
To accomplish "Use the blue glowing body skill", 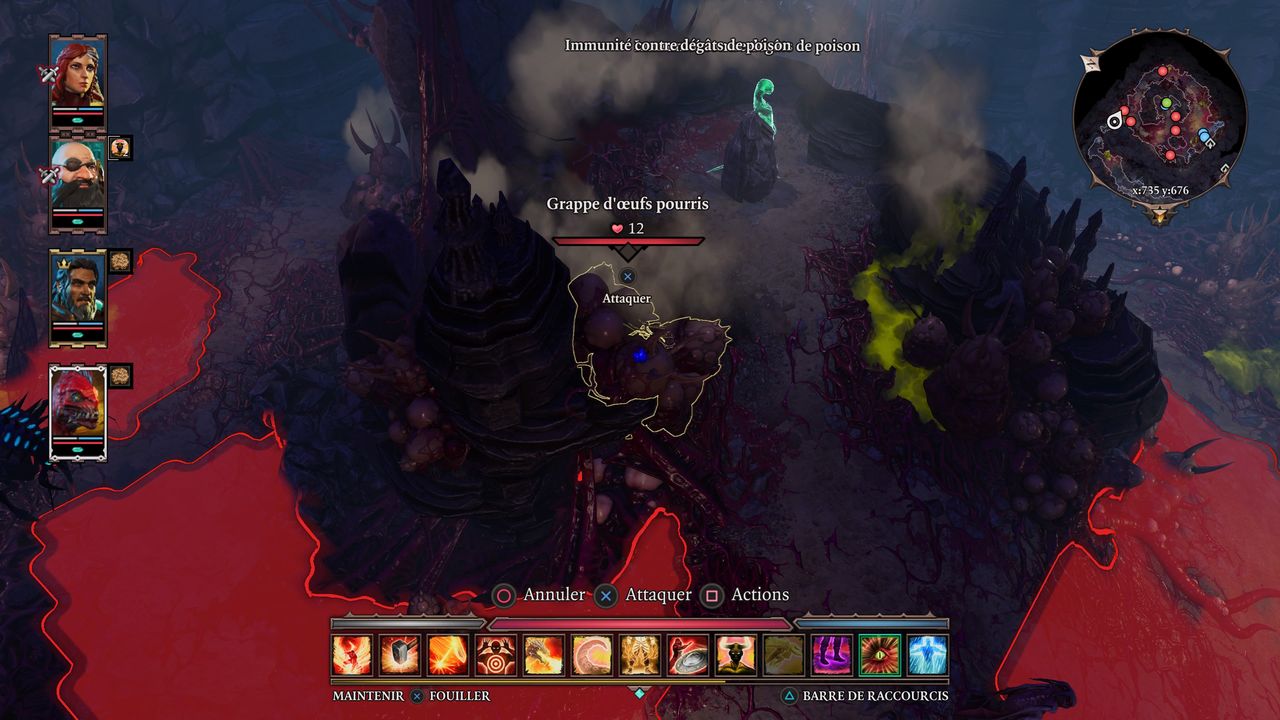I will pos(928,655).
